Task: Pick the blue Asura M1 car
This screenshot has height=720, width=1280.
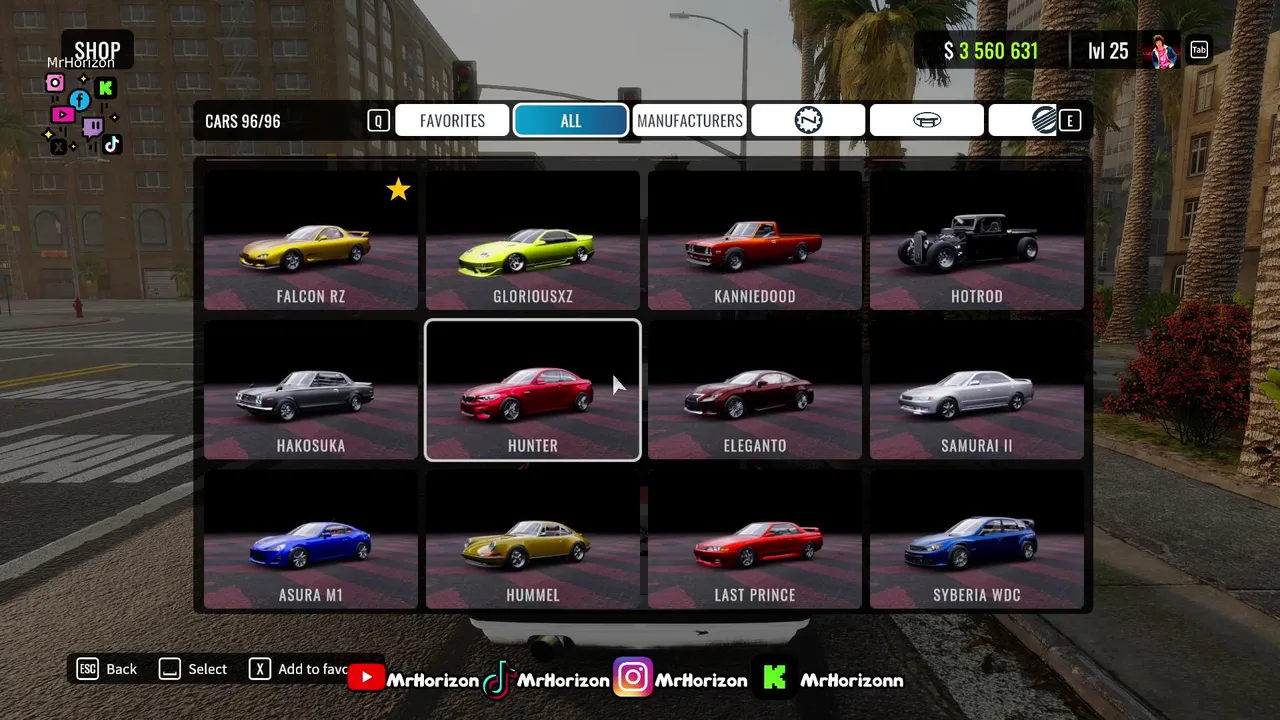Action: coord(311,540)
